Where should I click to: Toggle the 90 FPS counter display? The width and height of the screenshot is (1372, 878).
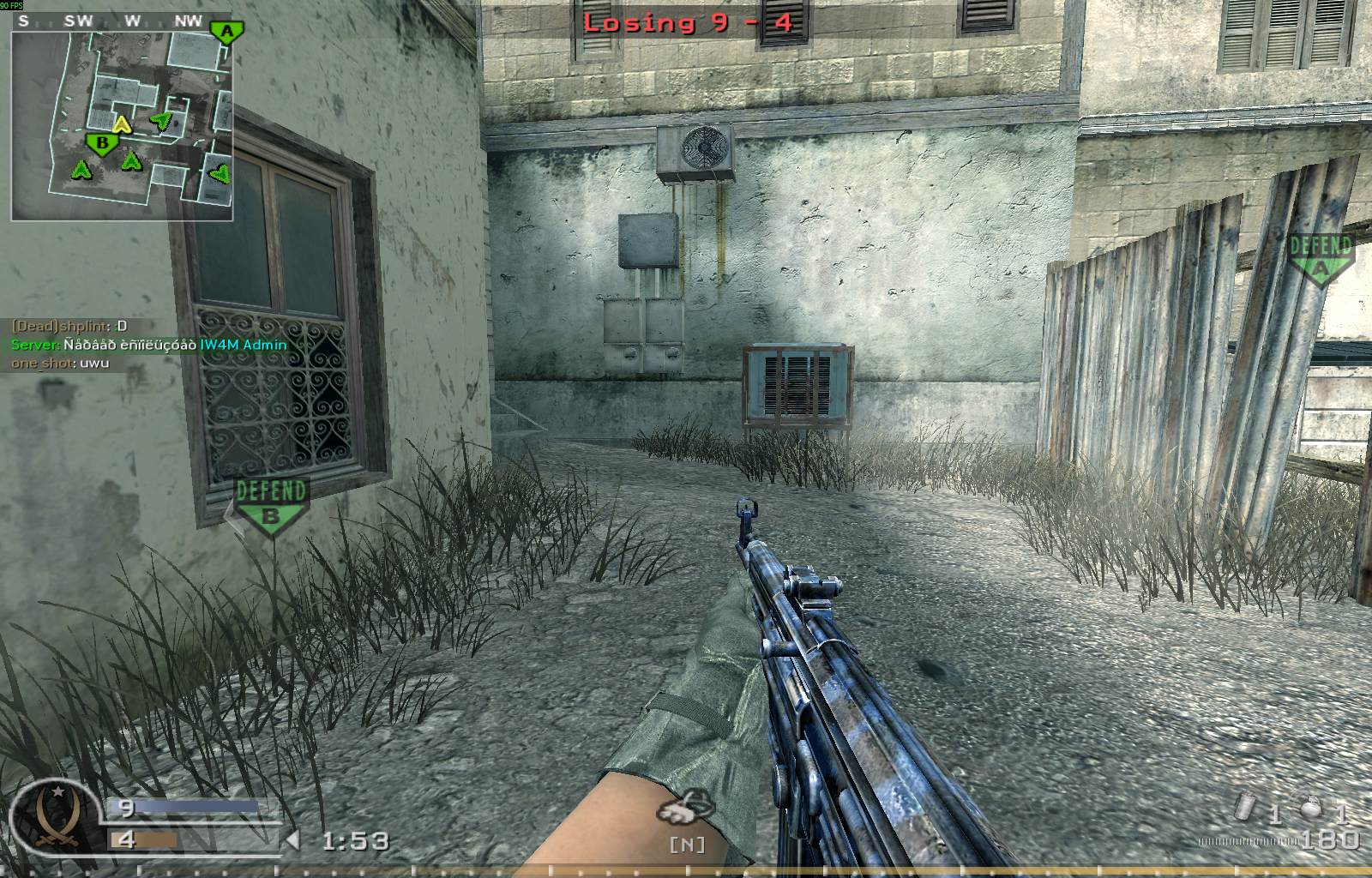[x=12, y=6]
